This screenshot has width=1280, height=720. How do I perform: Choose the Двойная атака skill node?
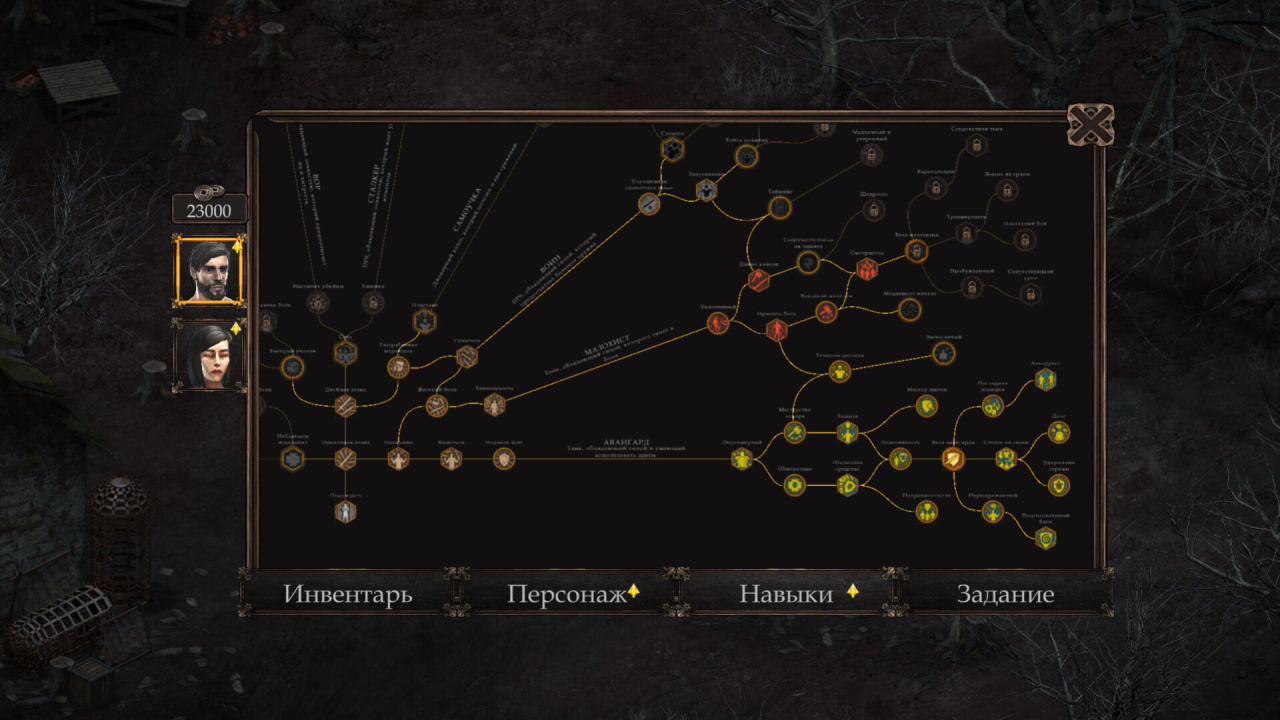(345, 406)
